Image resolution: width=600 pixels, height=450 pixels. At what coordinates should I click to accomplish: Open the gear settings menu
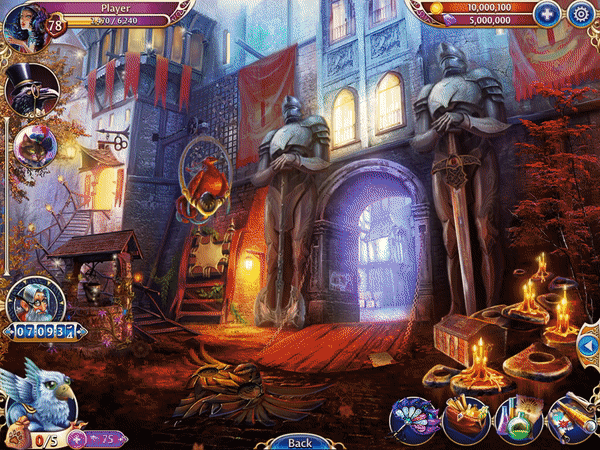tap(580, 14)
